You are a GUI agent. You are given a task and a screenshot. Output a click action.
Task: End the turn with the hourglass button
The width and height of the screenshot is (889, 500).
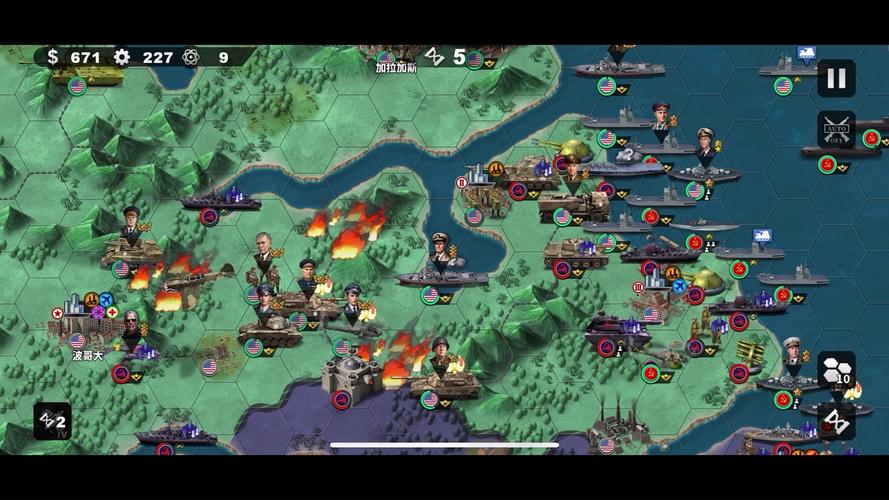click(836, 421)
